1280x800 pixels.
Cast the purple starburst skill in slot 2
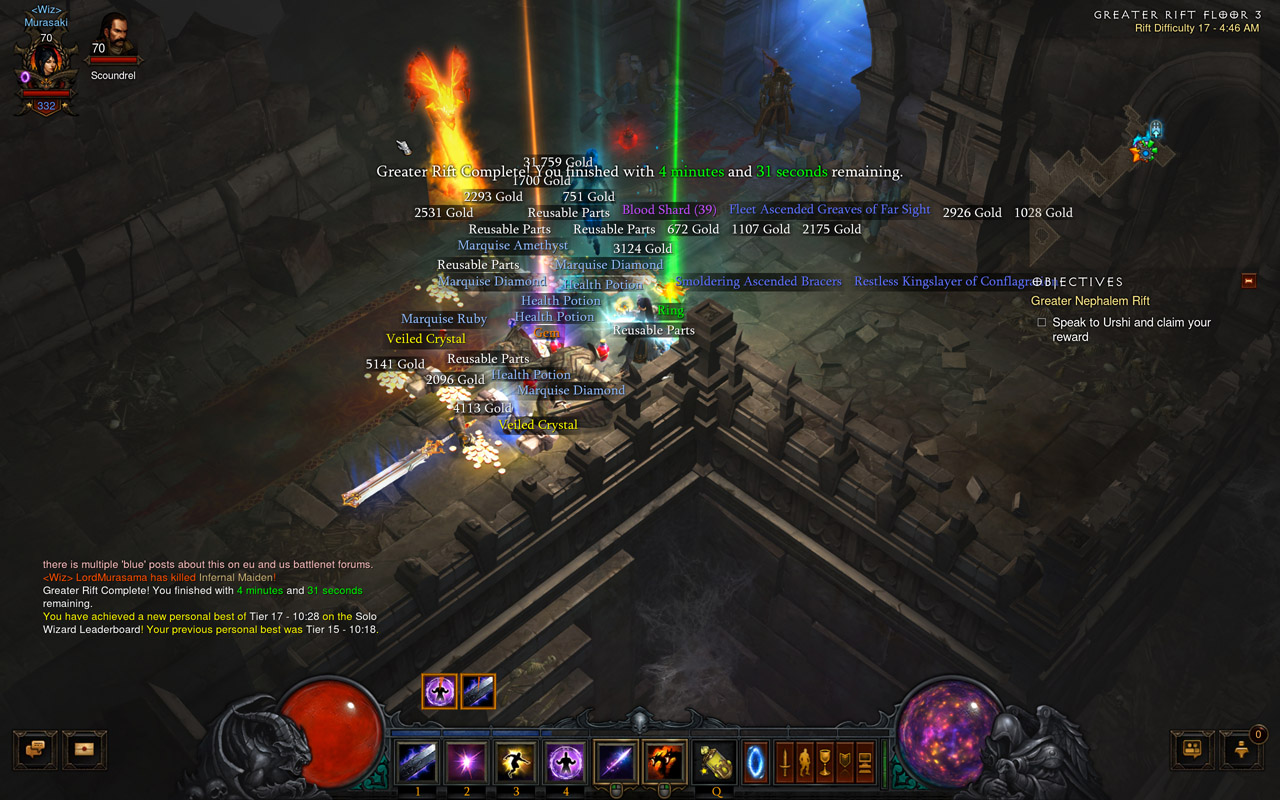tap(466, 763)
